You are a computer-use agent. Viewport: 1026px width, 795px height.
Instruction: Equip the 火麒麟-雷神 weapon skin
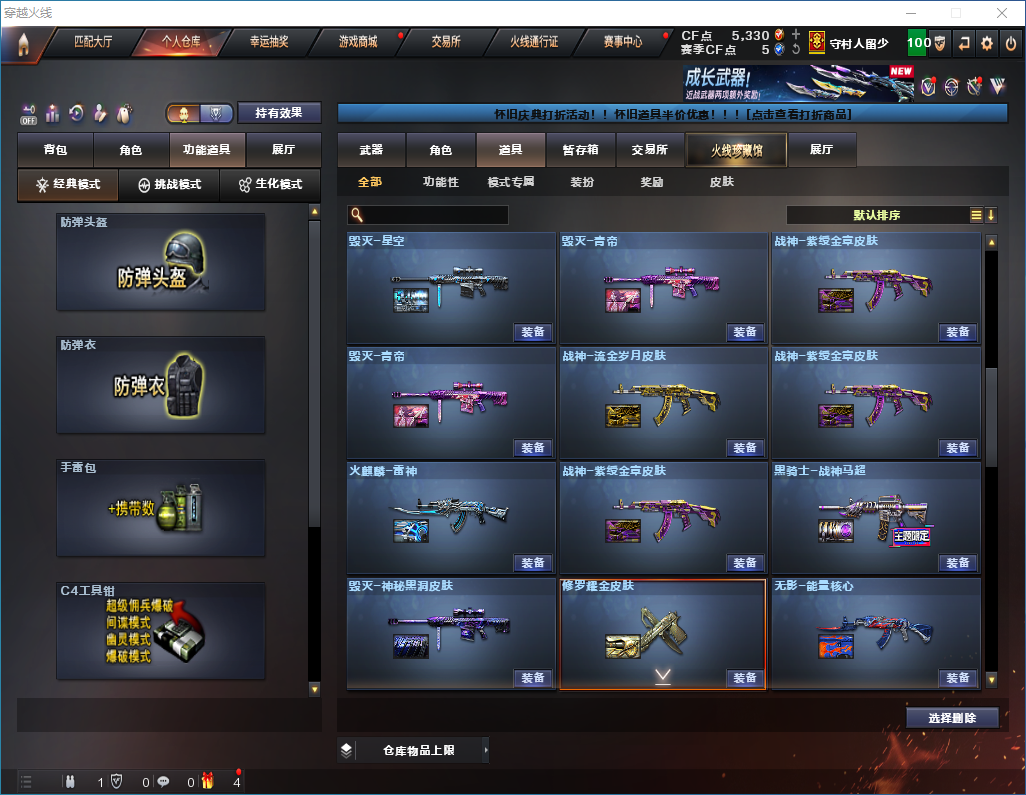coord(533,563)
